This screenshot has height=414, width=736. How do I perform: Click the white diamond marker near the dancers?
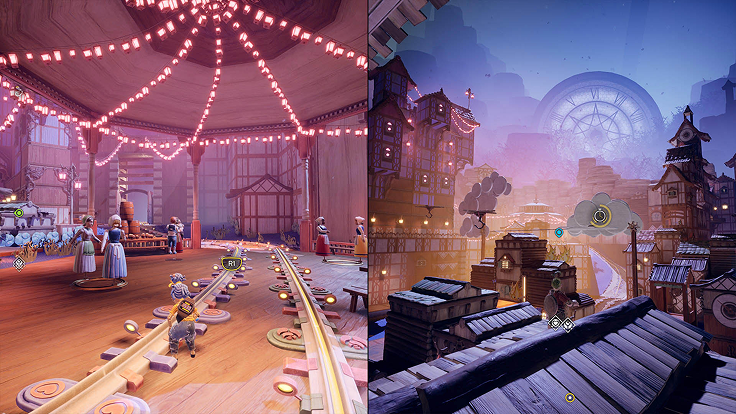tap(18, 264)
